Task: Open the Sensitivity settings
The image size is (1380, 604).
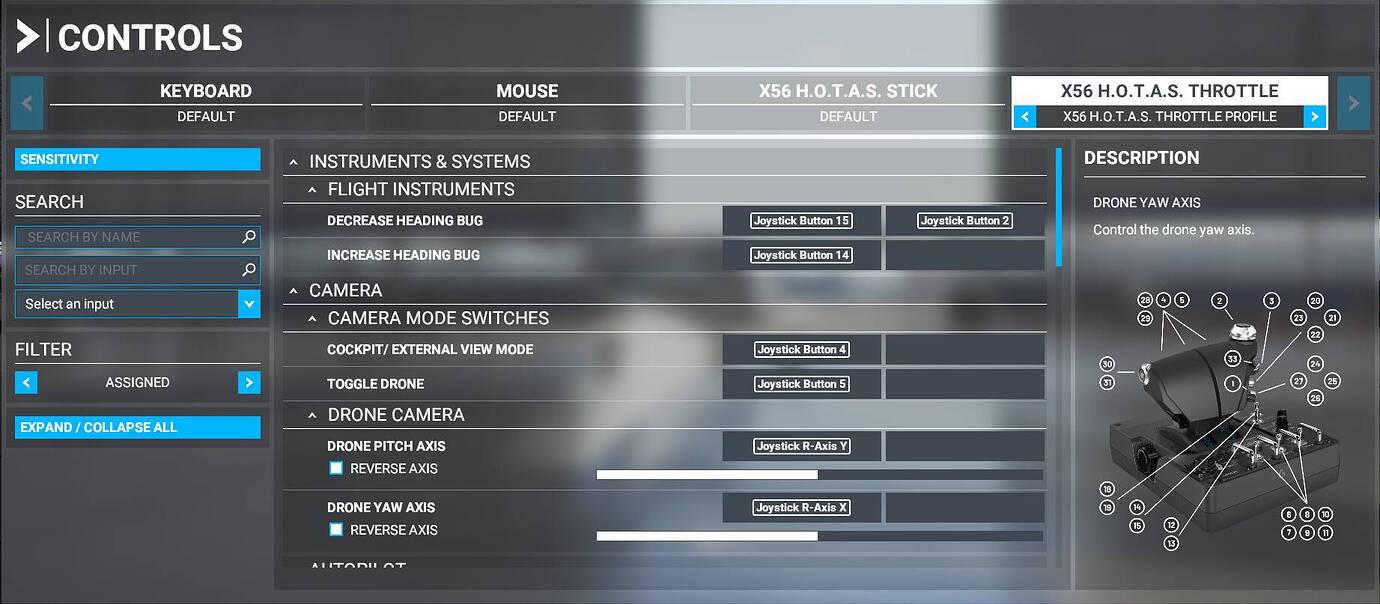Action: coord(137,159)
